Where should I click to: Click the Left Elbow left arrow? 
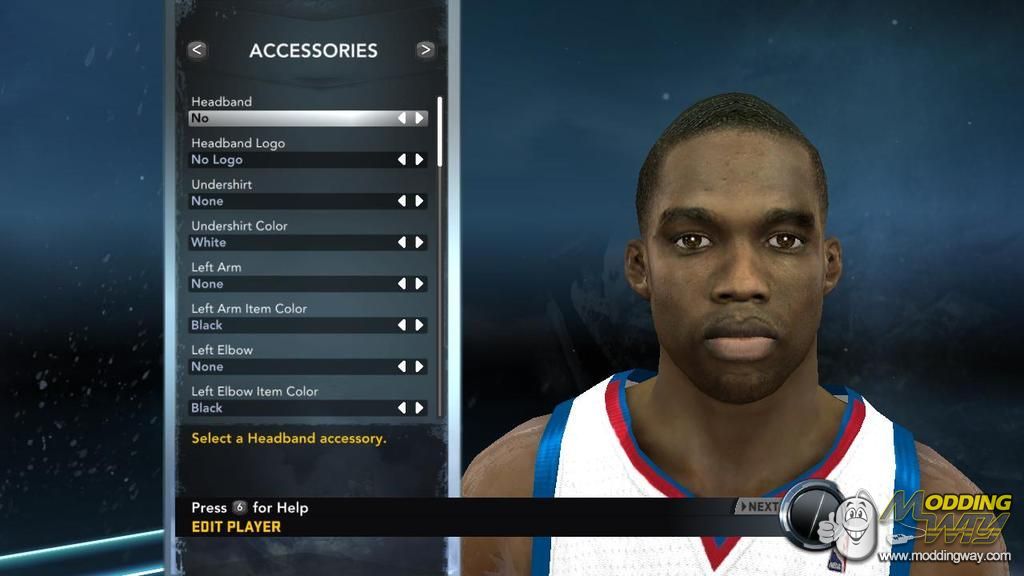(x=402, y=367)
